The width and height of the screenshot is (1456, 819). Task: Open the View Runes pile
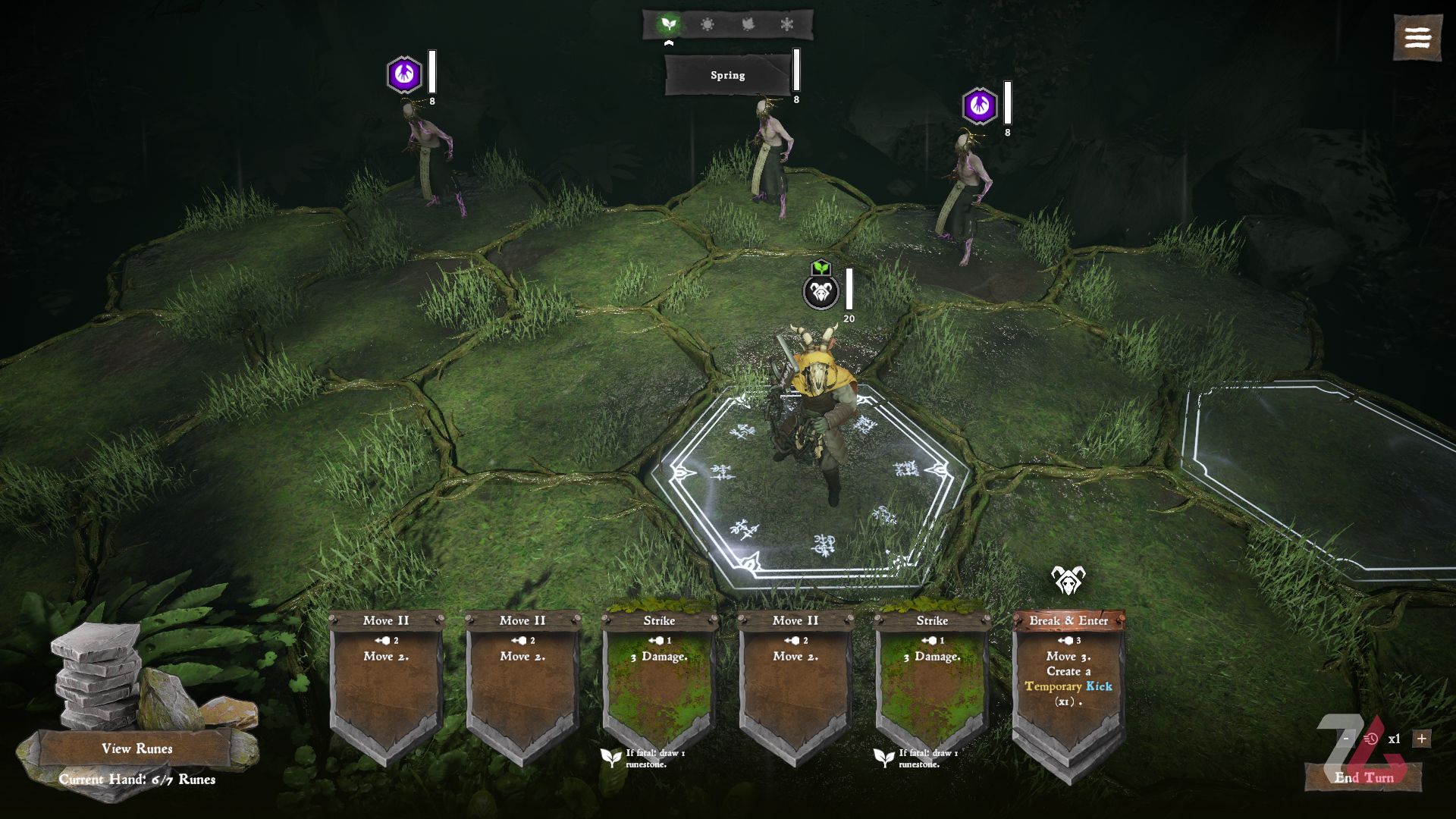click(x=136, y=748)
